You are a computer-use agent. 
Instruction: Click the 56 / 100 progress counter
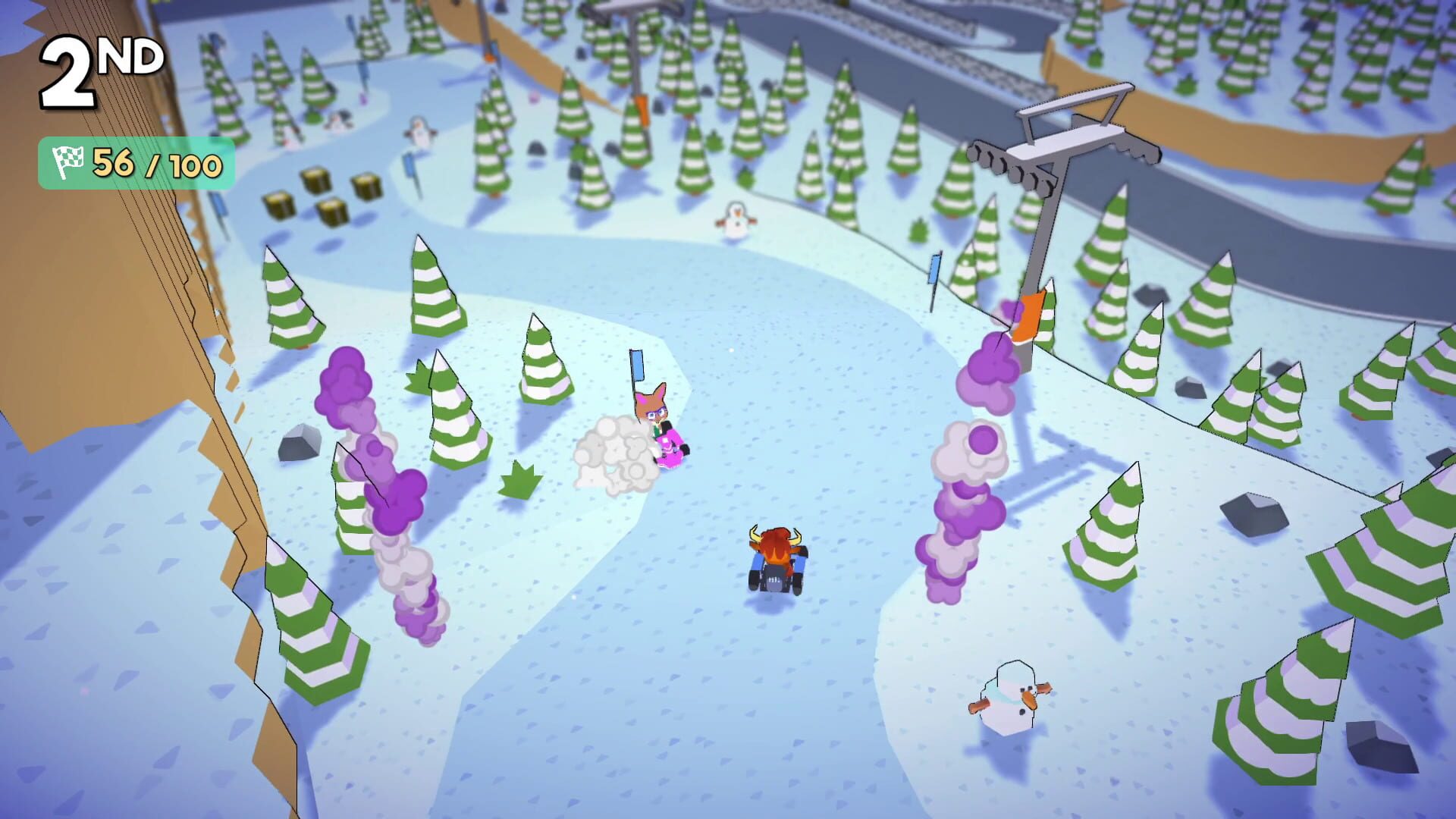(x=151, y=162)
